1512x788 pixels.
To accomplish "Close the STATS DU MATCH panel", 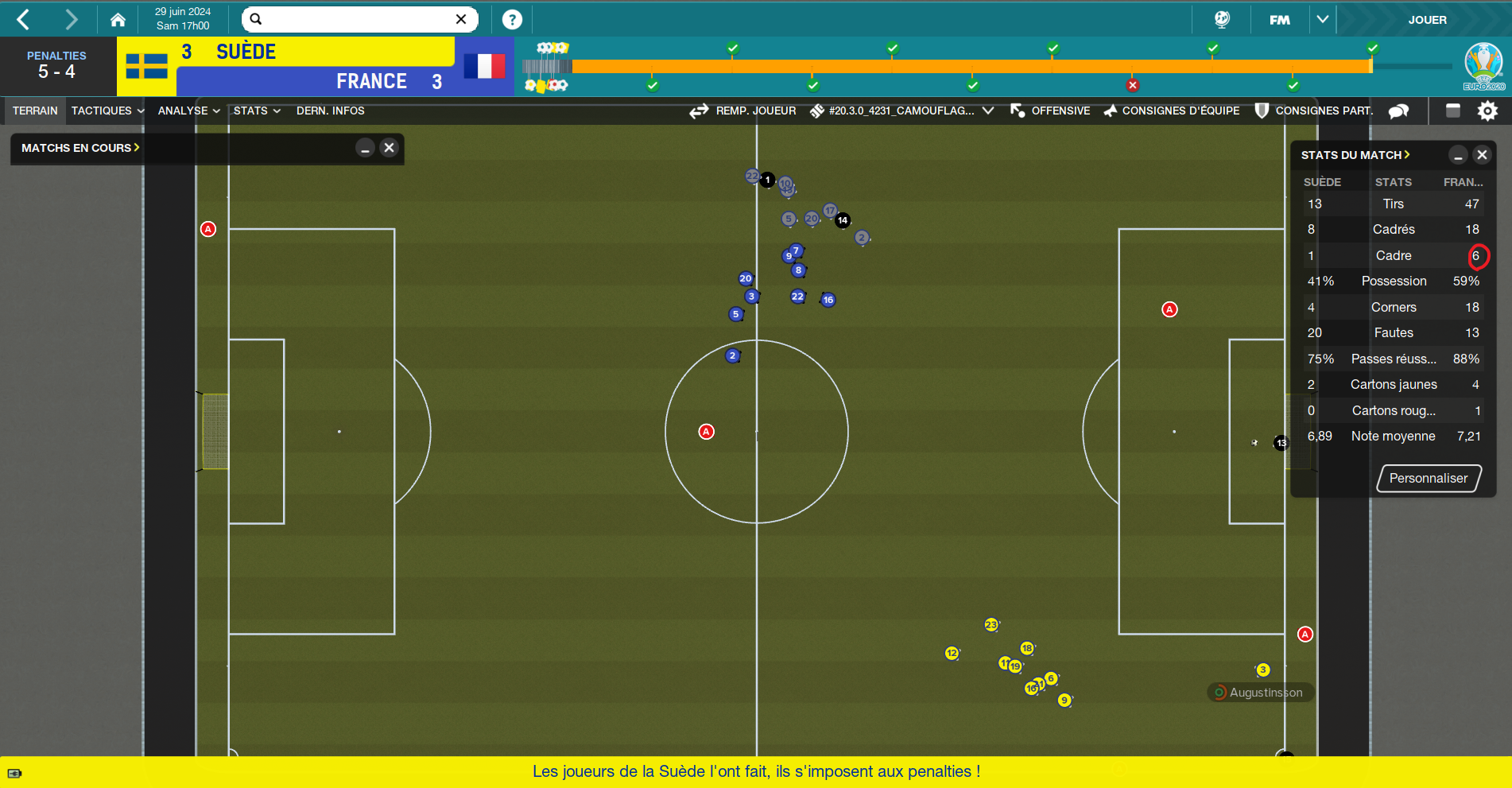I will tap(1482, 155).
